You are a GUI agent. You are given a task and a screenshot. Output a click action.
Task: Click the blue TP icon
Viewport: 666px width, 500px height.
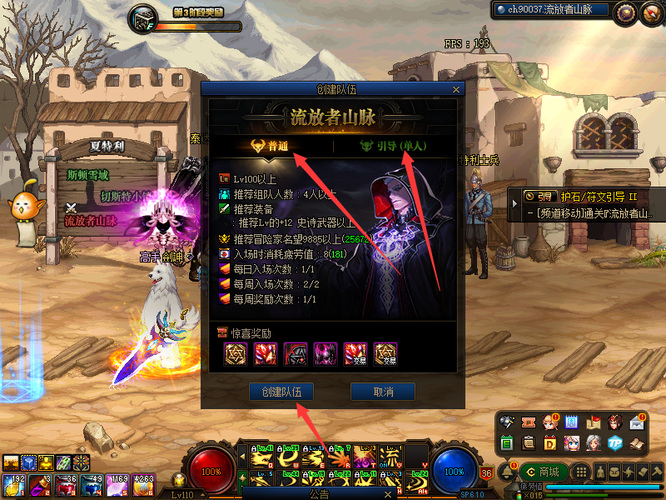pyautogui.click(x=616, y=443)
